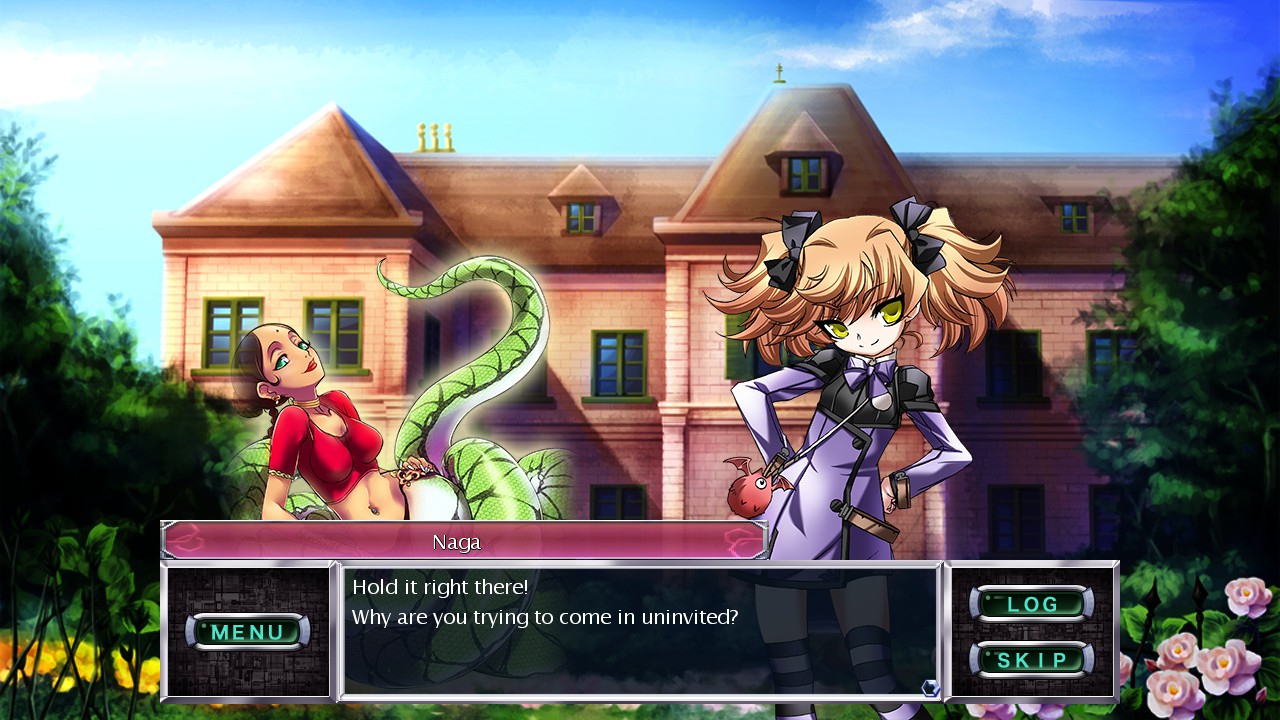
Task: Click the silver clasp left of MENU label
Action: tap(190, 631)
